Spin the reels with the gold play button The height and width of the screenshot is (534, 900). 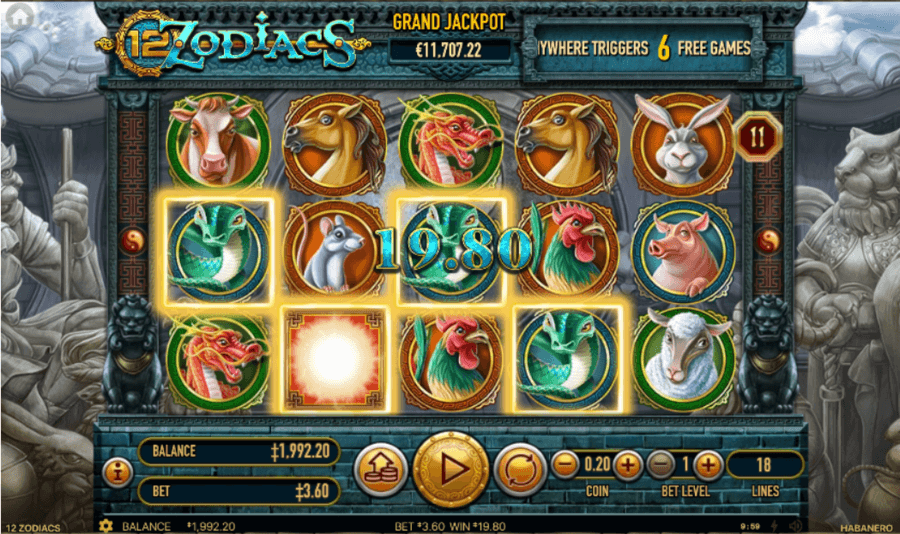(x=450, y=468)
